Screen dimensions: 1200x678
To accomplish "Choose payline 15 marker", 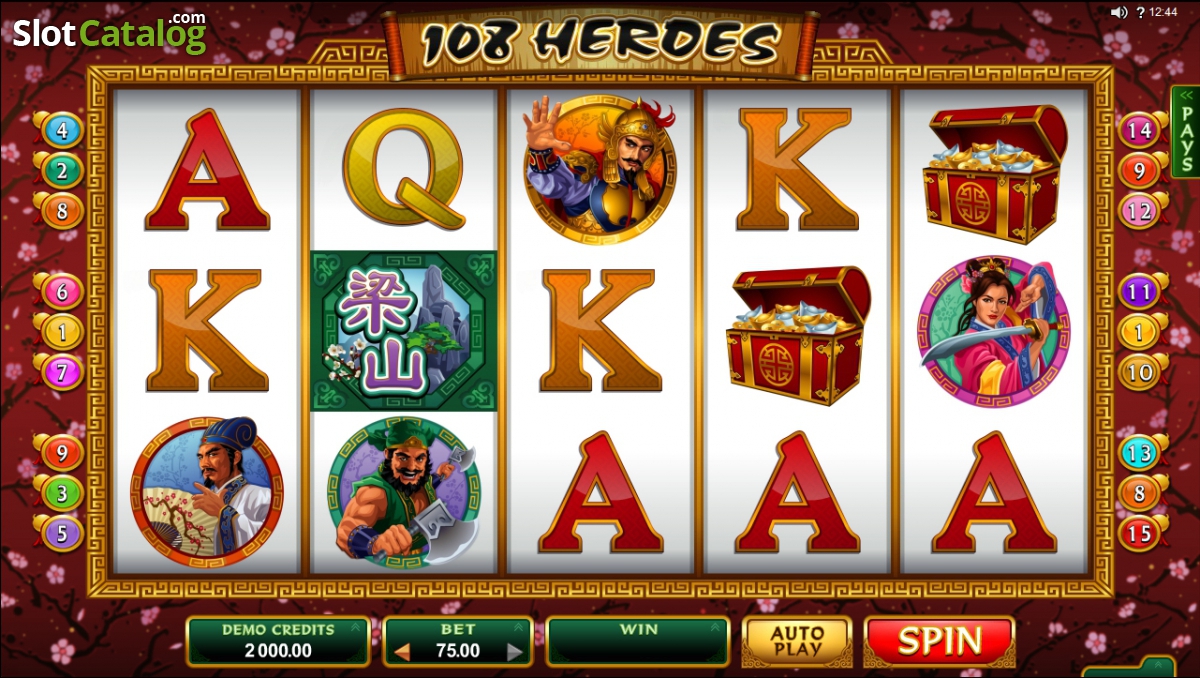I will pos(1139,532).
